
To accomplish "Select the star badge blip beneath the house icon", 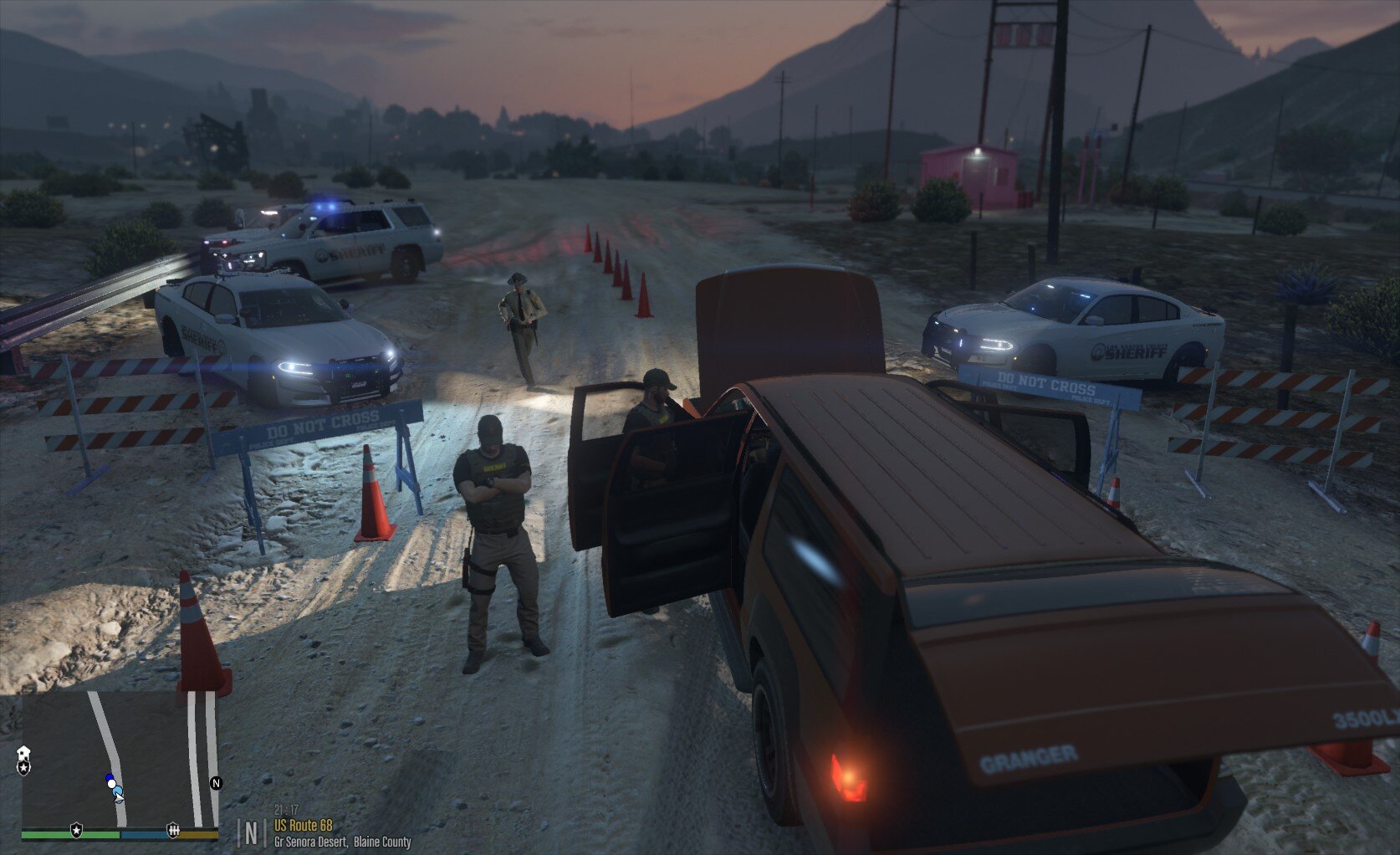I will click(x=23, y=766).
